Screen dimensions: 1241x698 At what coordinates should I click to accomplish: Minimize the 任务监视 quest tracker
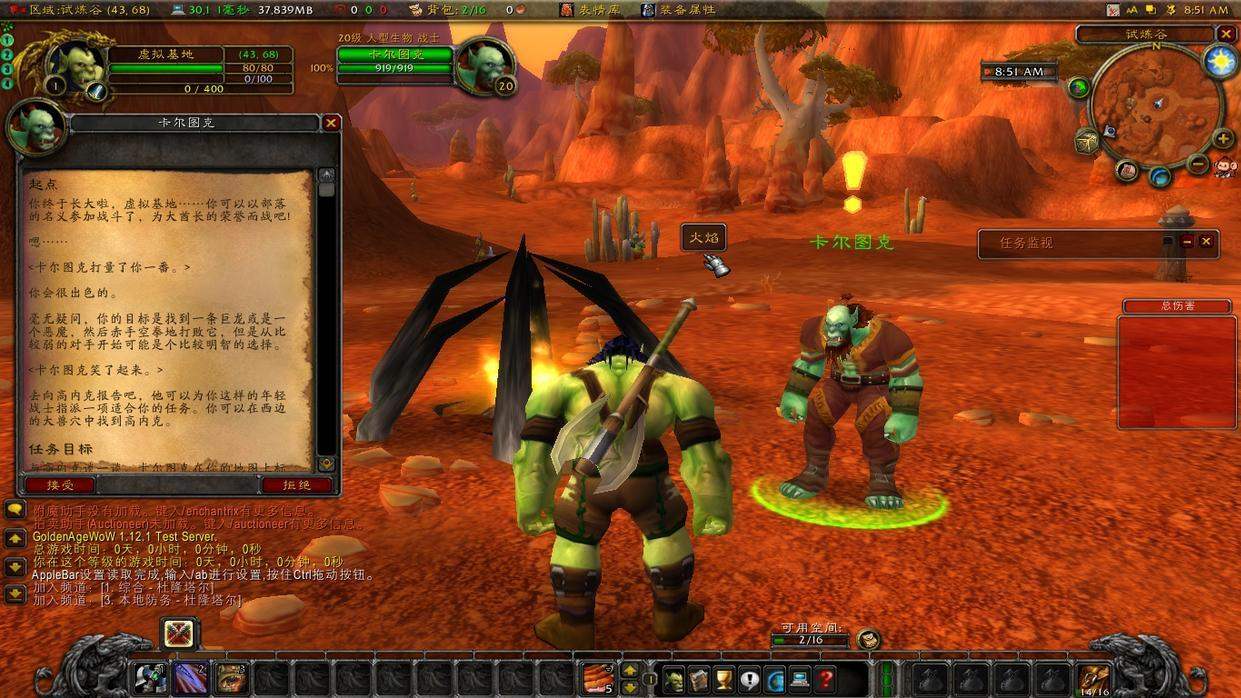[x=1187, y=242]
